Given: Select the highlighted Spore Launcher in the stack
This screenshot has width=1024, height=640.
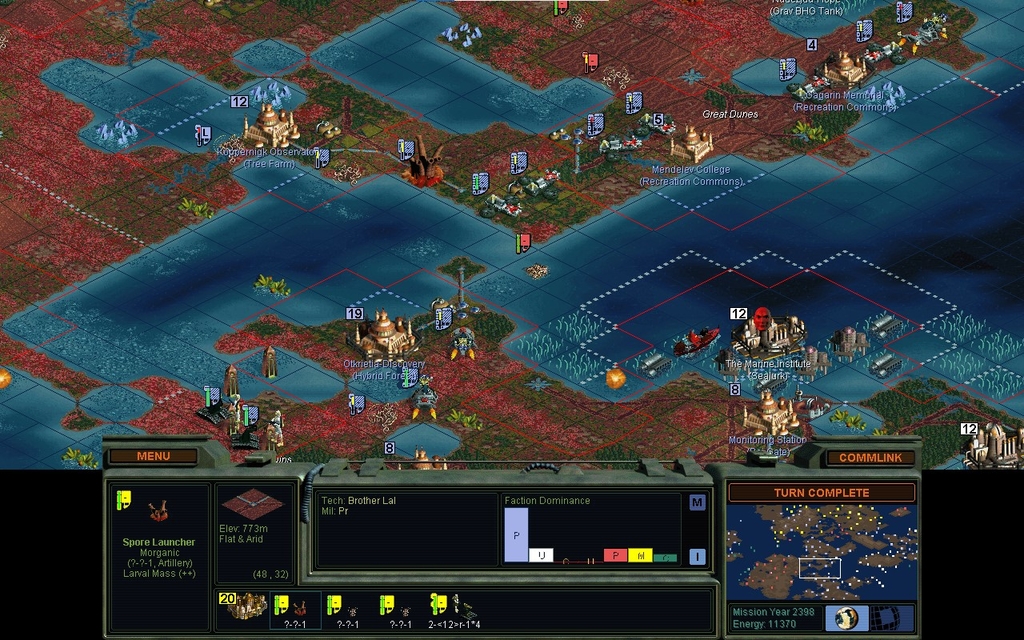Looking at the screenshot, I should [x=295, y=607].
